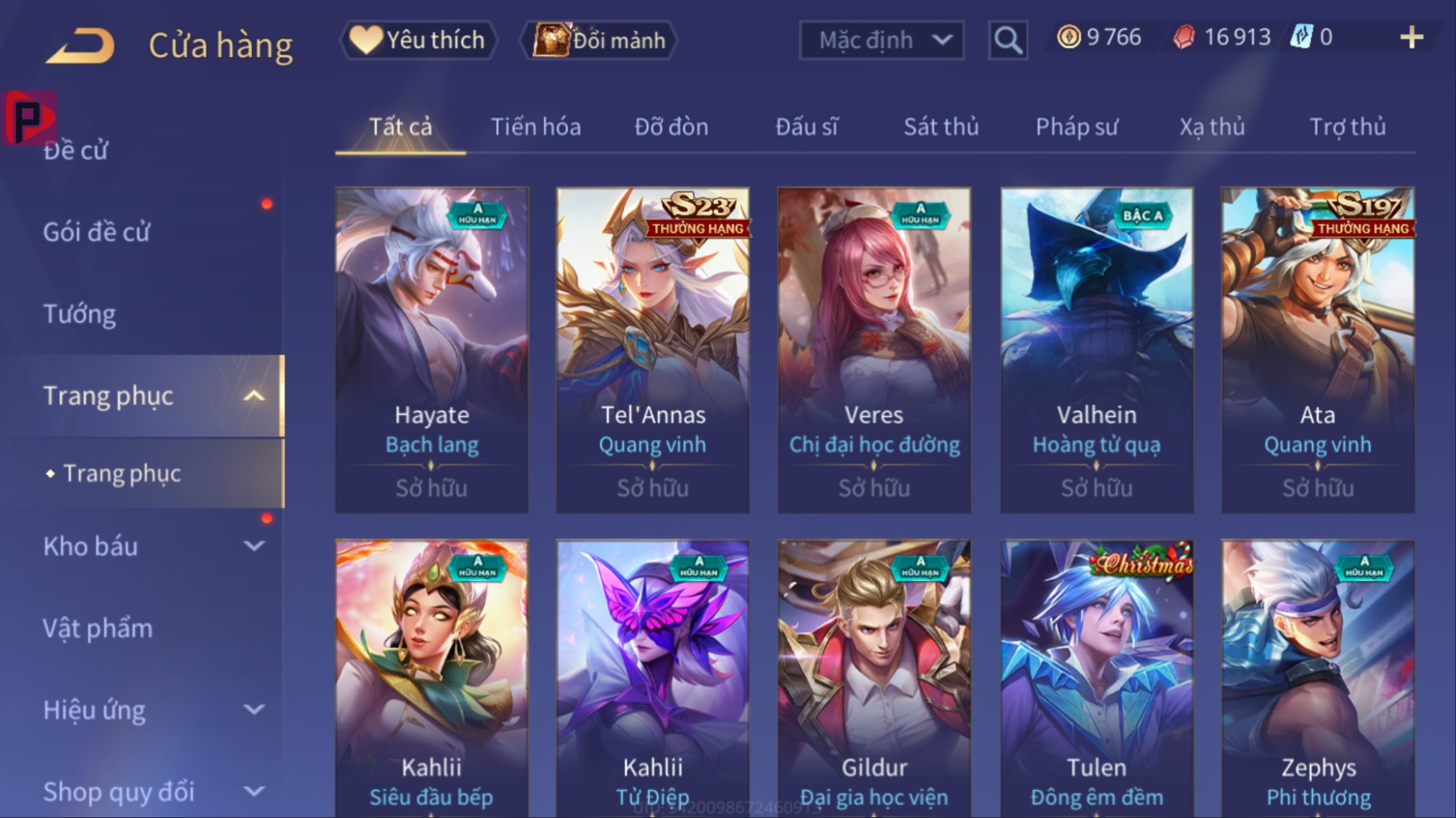Screen dimensions: 1456x818
Task: Add more currency with the plus button
Action: [x=1411, y=37]
